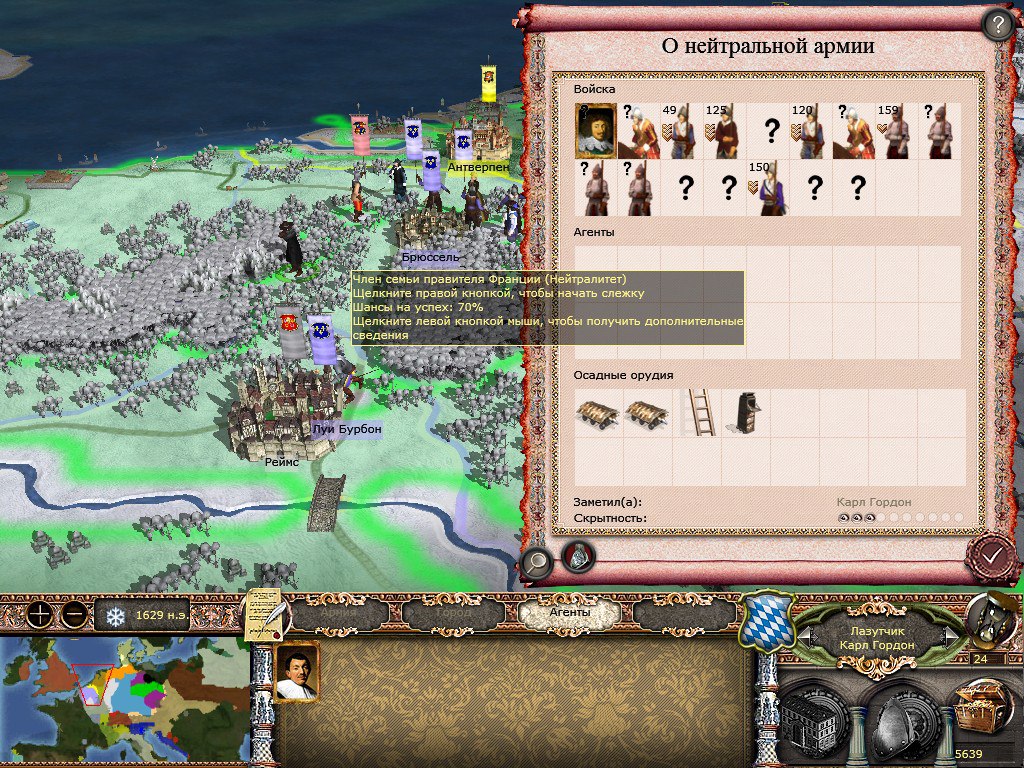Select the unit card with 125 soldiers
Viewport: 1024px width, 768px height.
(x=724, y=131)
